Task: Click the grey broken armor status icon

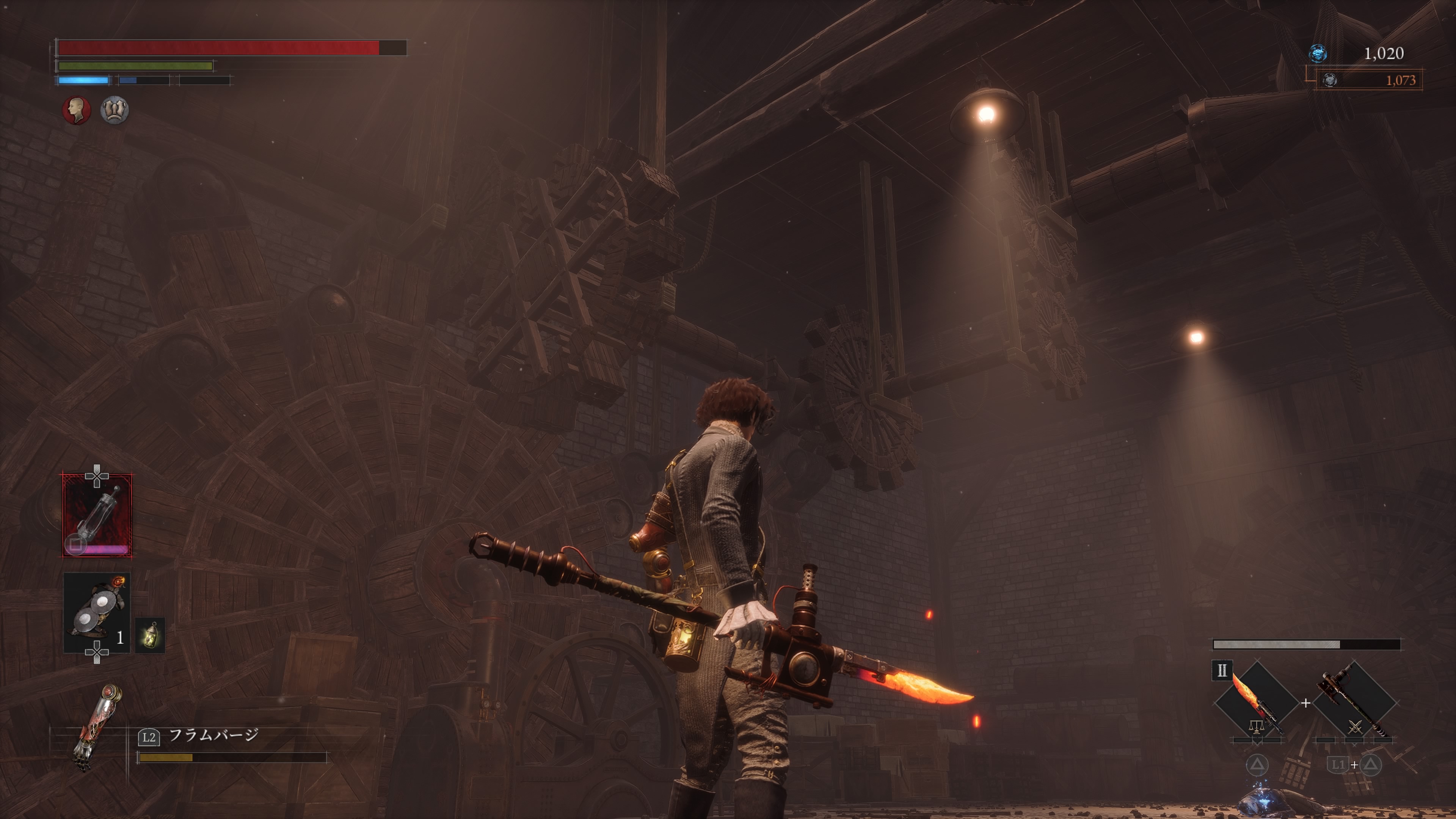Action: 115,110
